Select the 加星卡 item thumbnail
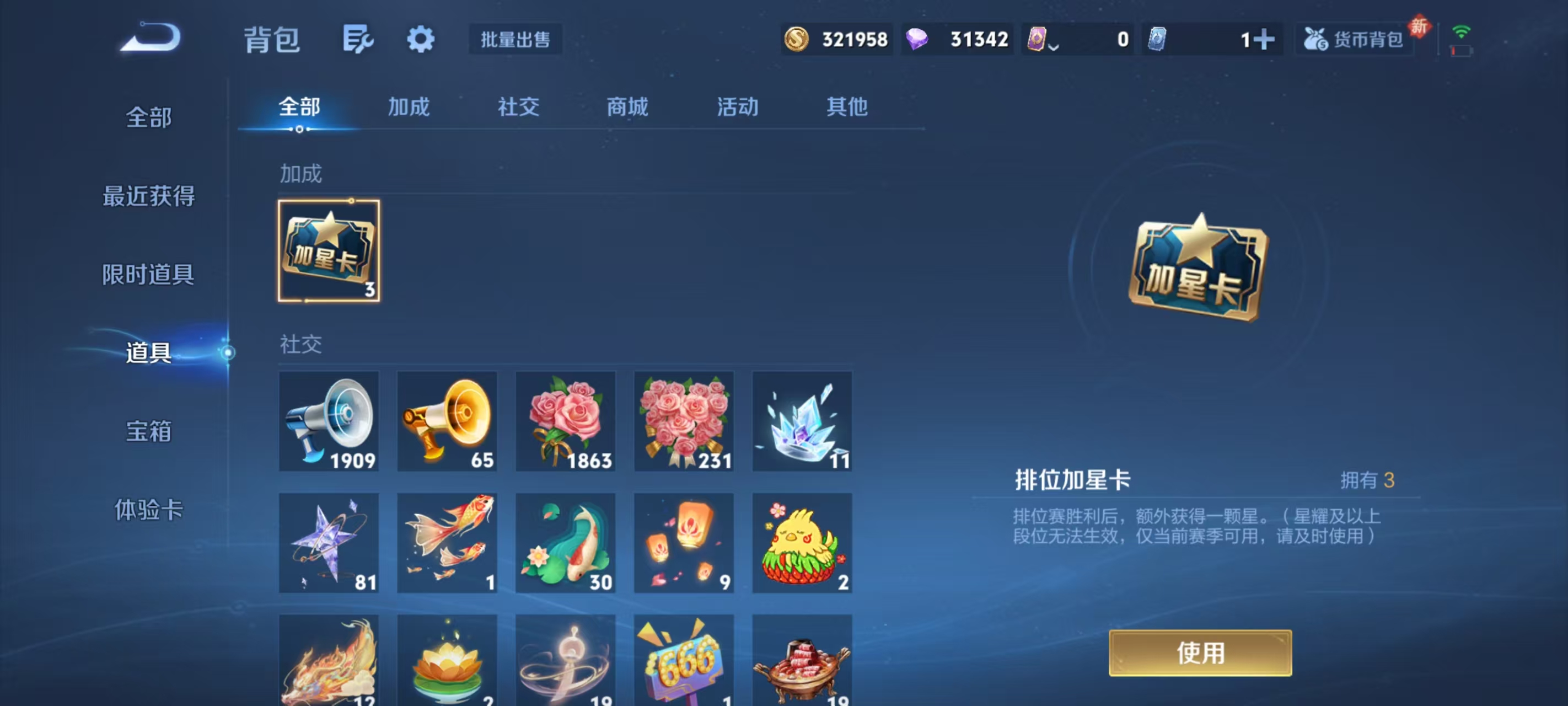This screenshot has height=706, width=1568. pyautogui.click(x=329, y=250)
